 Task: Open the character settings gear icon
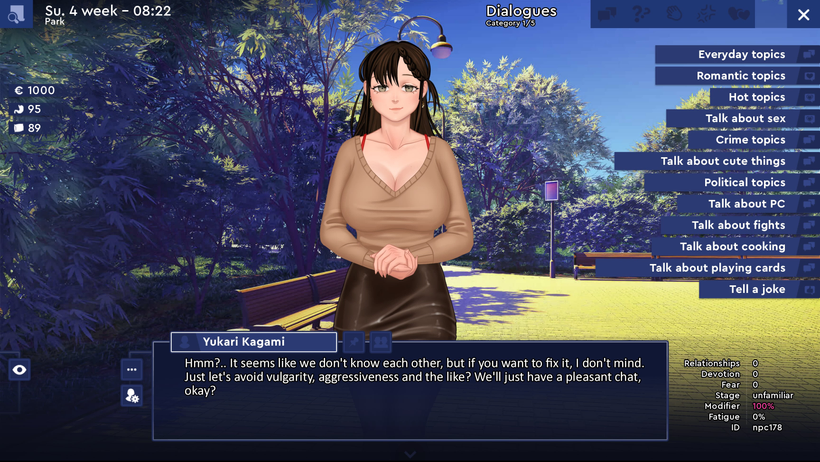(132, 396)
